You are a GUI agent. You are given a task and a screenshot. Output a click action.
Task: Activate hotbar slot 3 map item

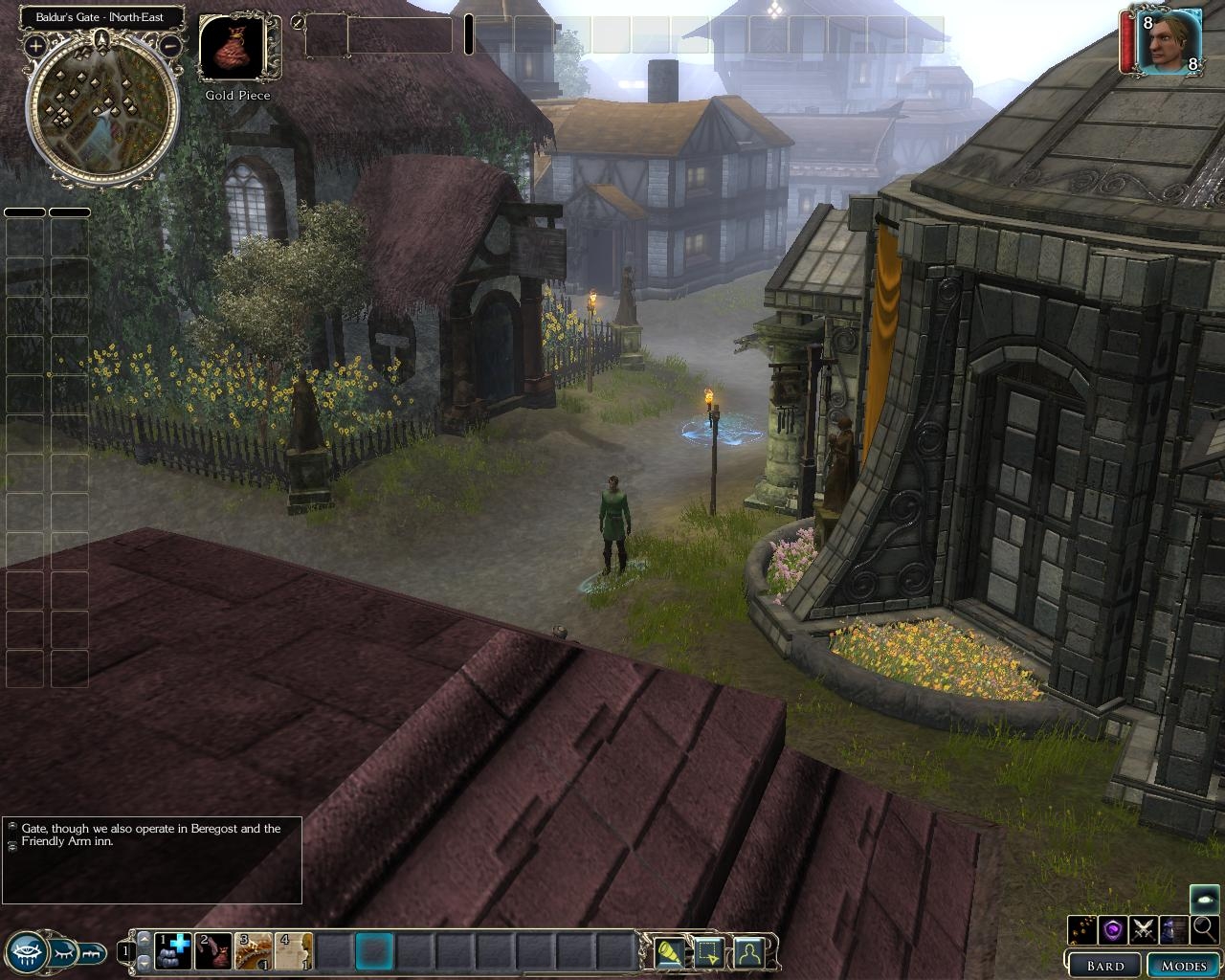(x=254, y=951)
